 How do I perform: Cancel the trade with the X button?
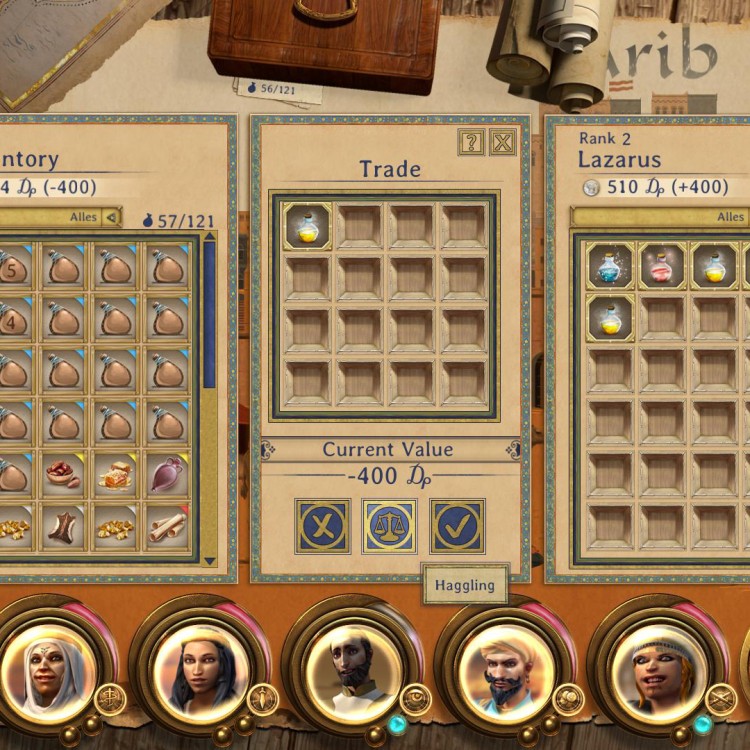322,526
